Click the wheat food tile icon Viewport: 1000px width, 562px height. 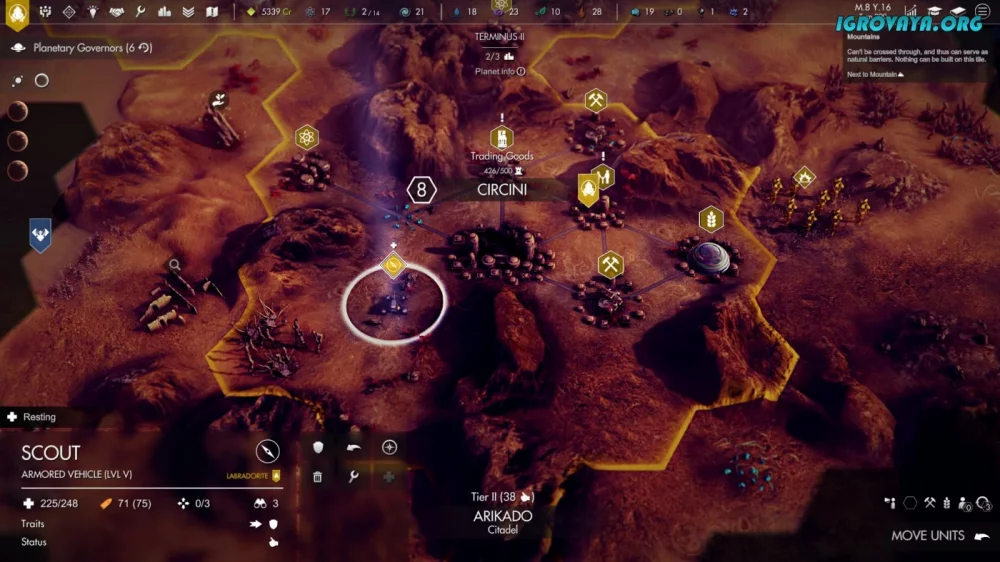pyautogui.click(x=711, y=219)
